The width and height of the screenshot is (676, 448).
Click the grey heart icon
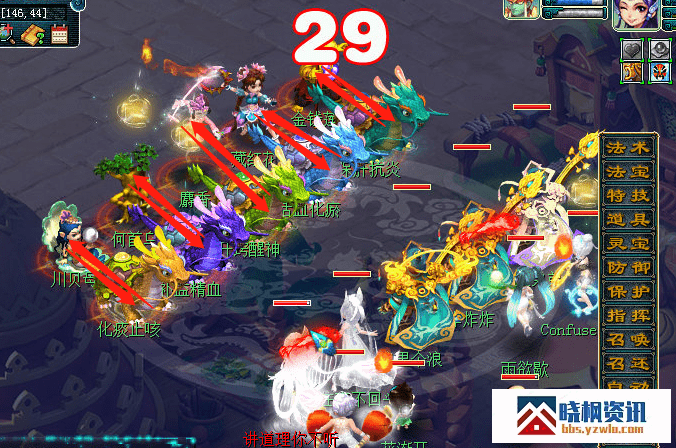633,49
